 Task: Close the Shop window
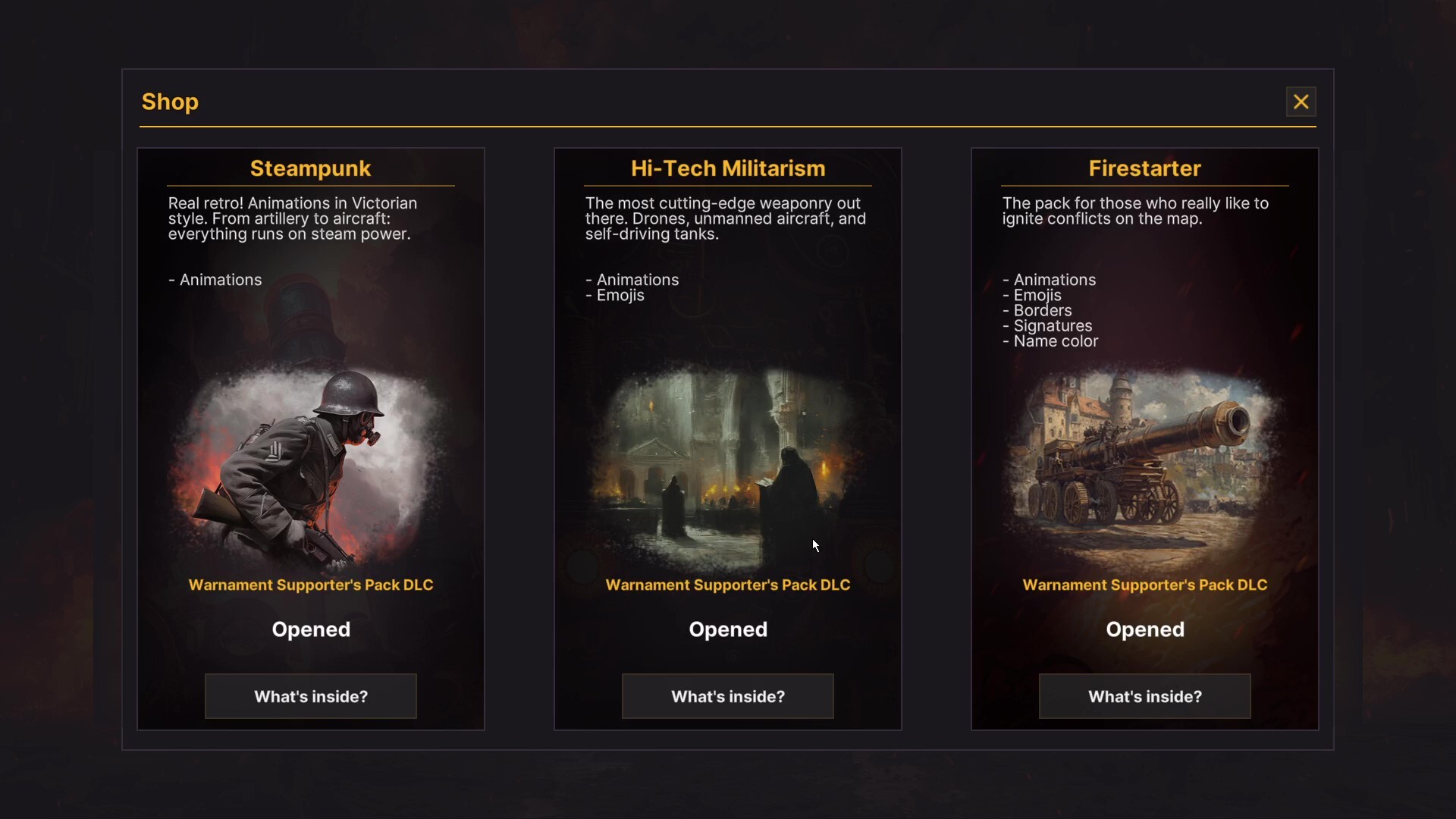coord(1301,102)
